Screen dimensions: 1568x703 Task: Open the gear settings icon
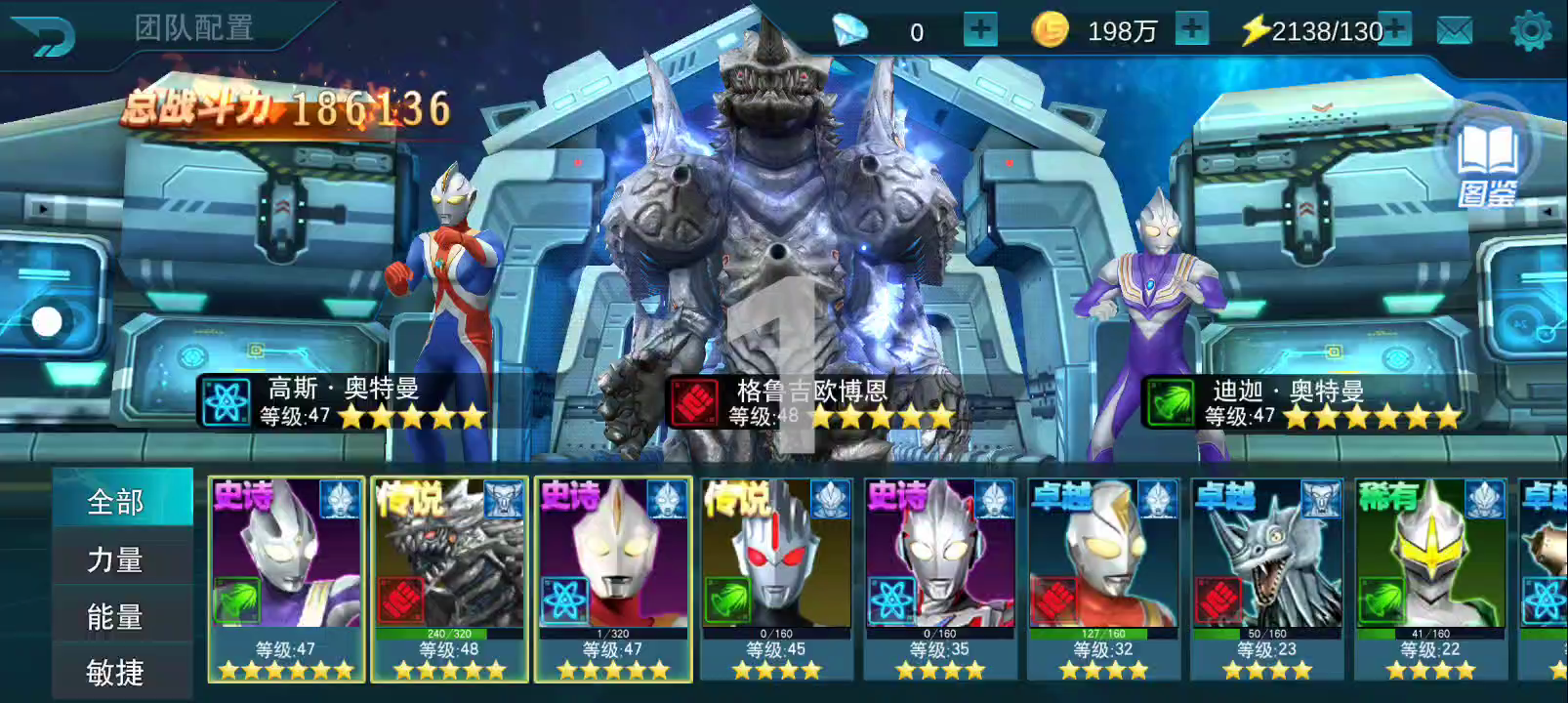[1530, 31]
